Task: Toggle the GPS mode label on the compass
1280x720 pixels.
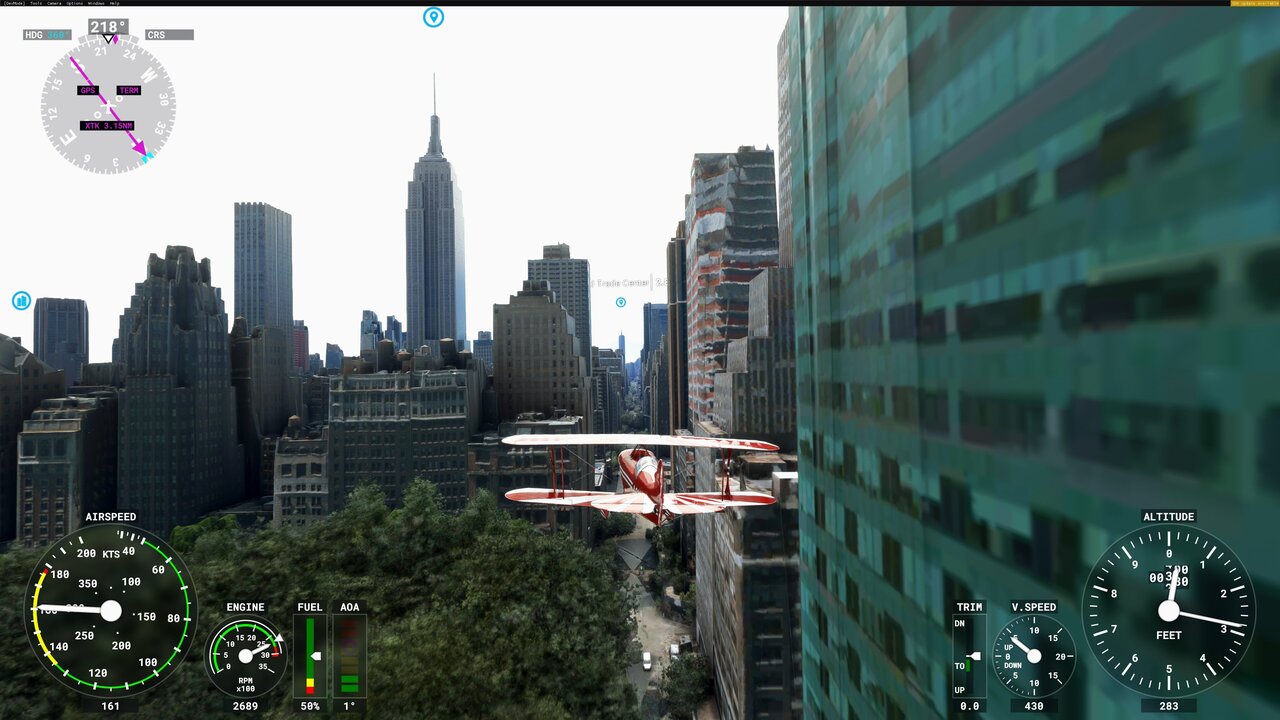Action: click(x=88, y=90)
